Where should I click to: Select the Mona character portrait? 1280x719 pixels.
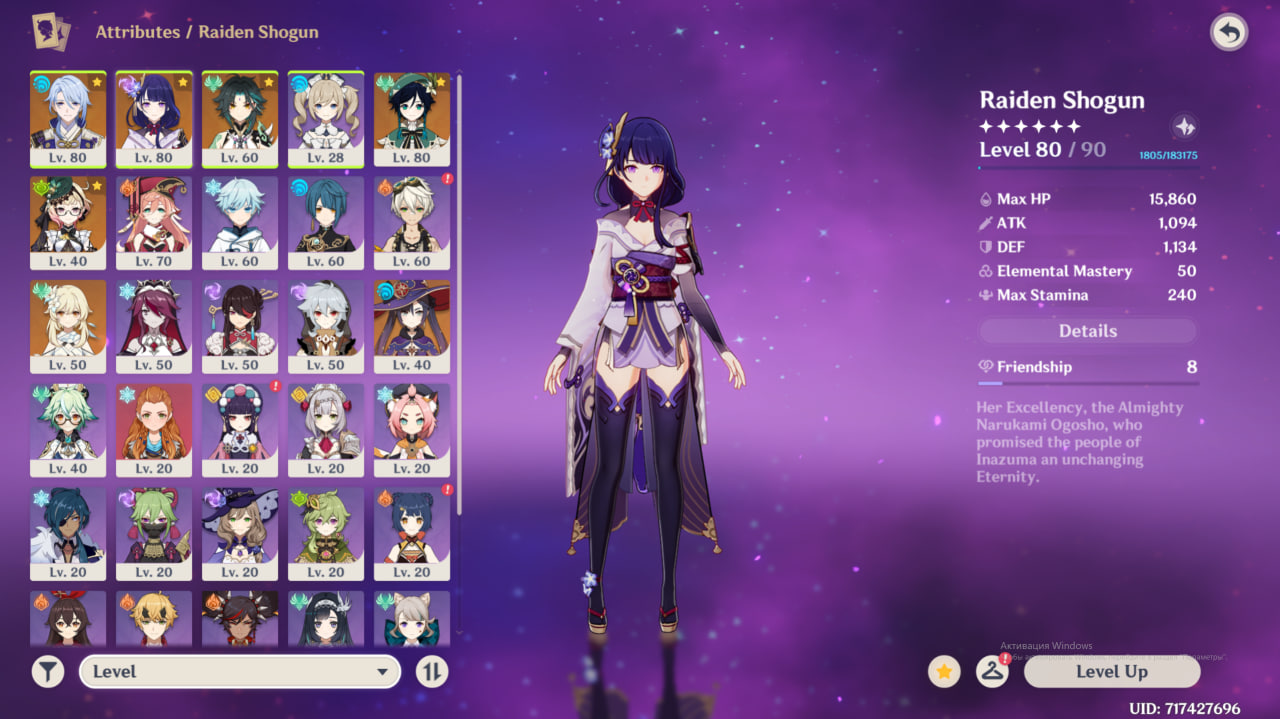[x=412, y=326]
